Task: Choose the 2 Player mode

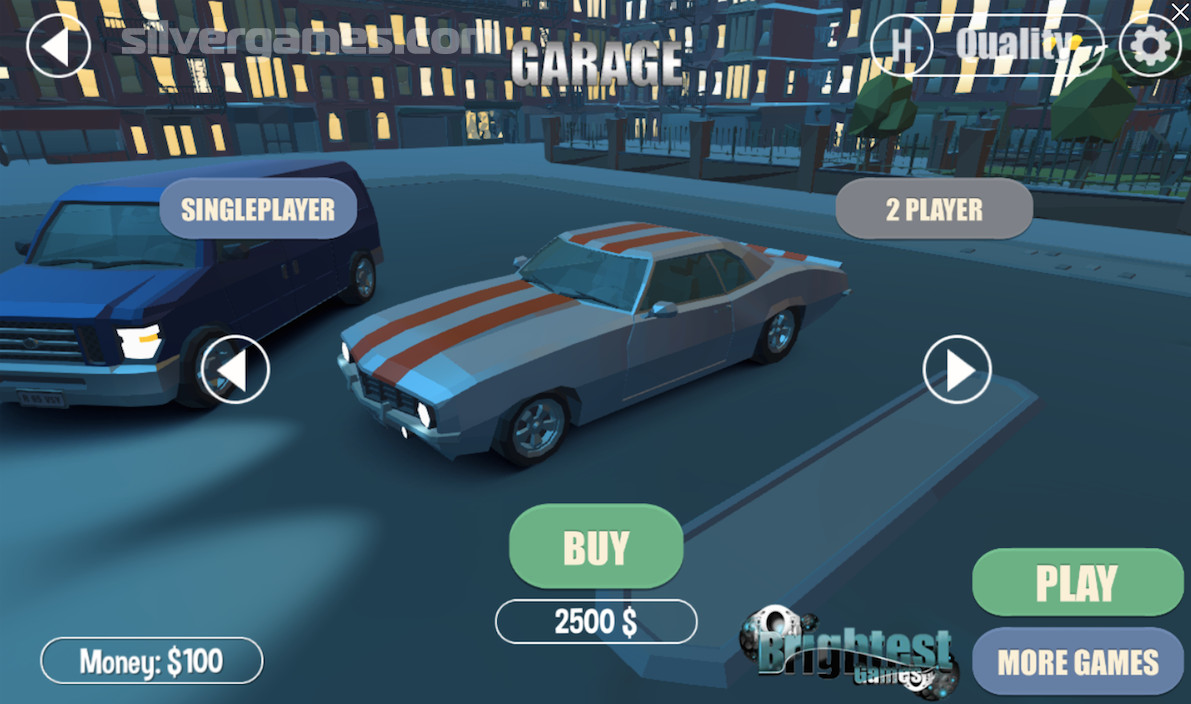Action: point(934,209)
